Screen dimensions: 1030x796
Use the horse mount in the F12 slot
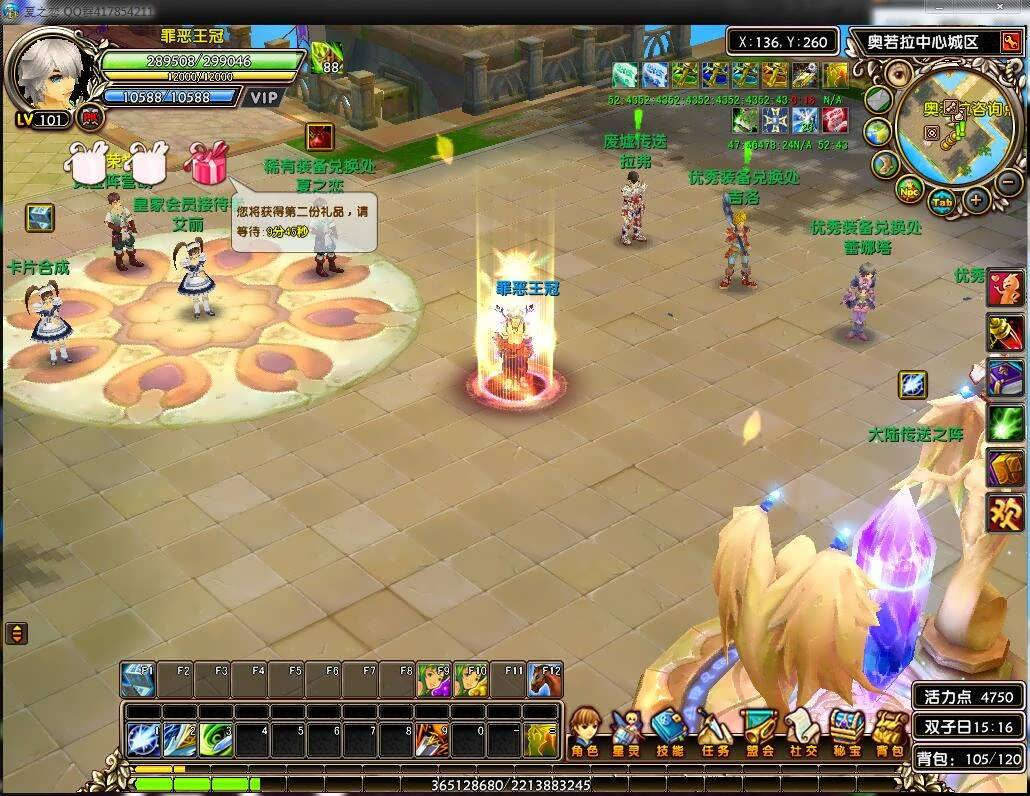coord(544,680)
